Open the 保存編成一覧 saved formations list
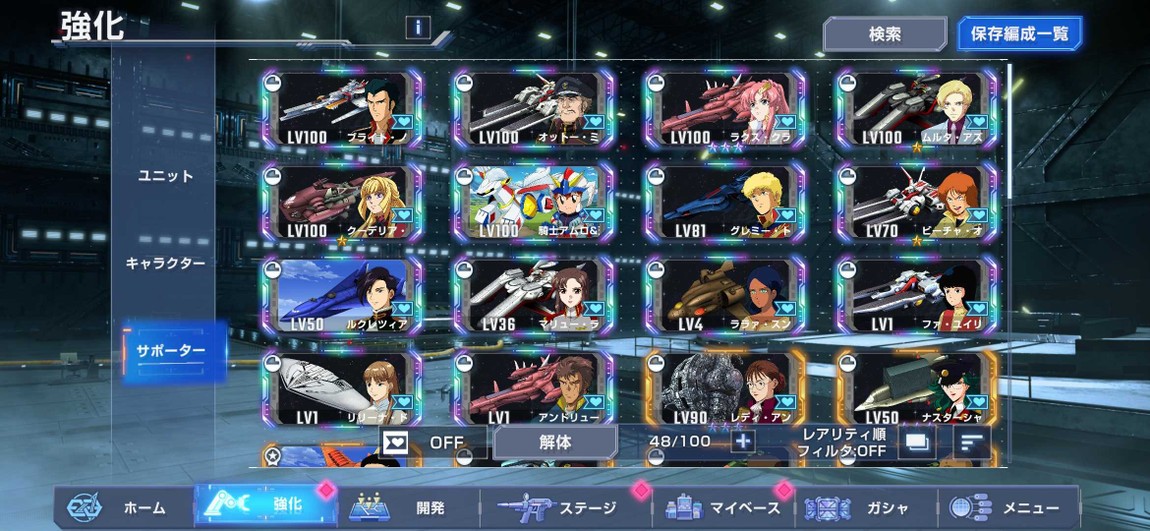The height and width of the screenshot is (531, 1150). pos(1019,34)
